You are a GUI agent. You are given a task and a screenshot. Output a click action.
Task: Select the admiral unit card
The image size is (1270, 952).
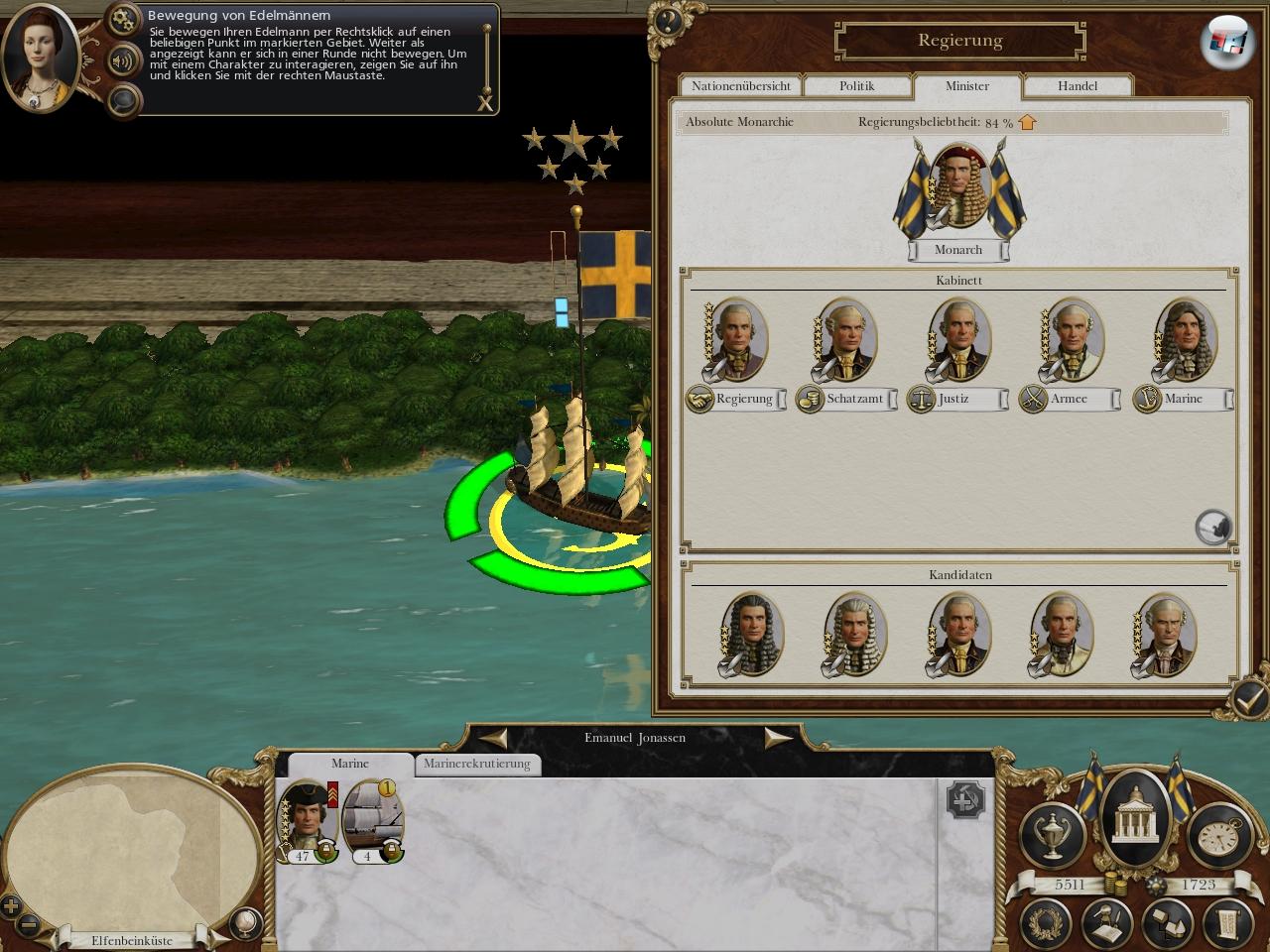coord(306,819)
